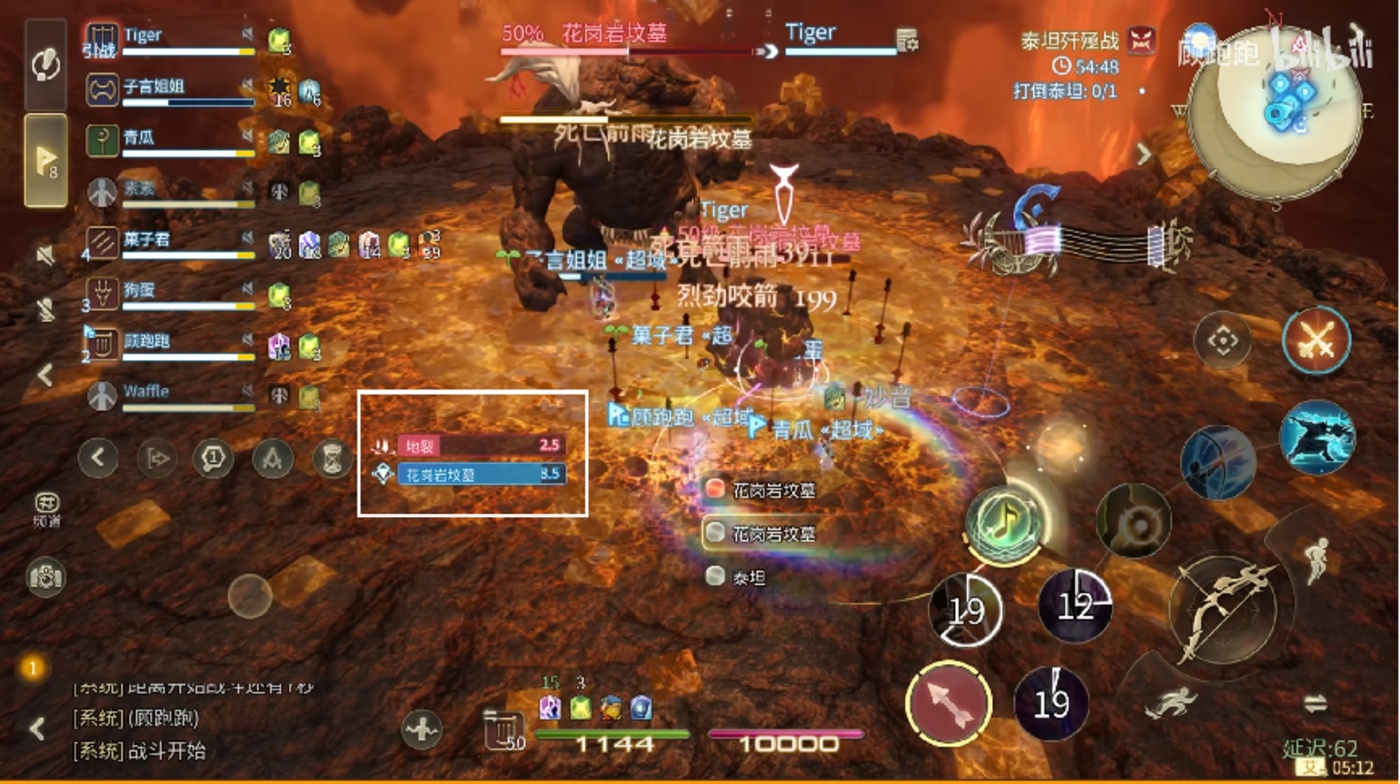
Task: Tap the hourglass button in the left row
Action: point(332,459)
